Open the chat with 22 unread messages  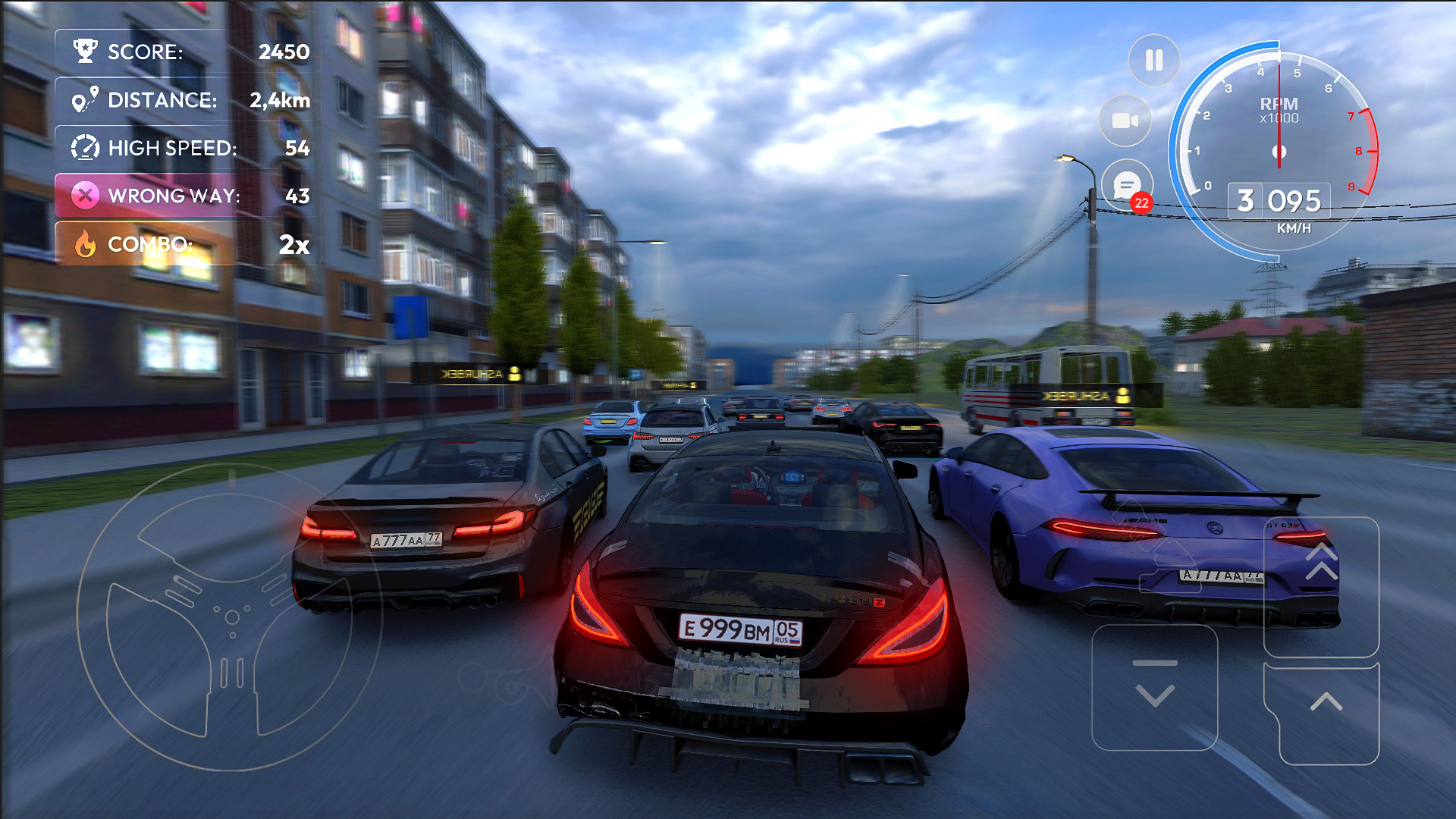point(1127,184)
